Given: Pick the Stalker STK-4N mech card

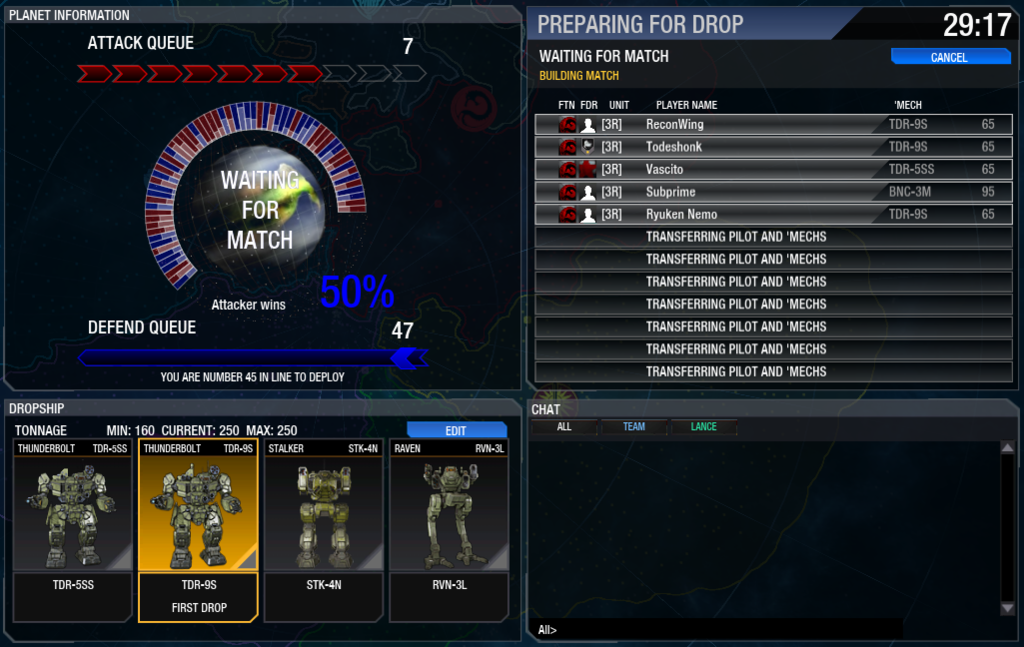Looking at the screenshot, I should 323,530.
